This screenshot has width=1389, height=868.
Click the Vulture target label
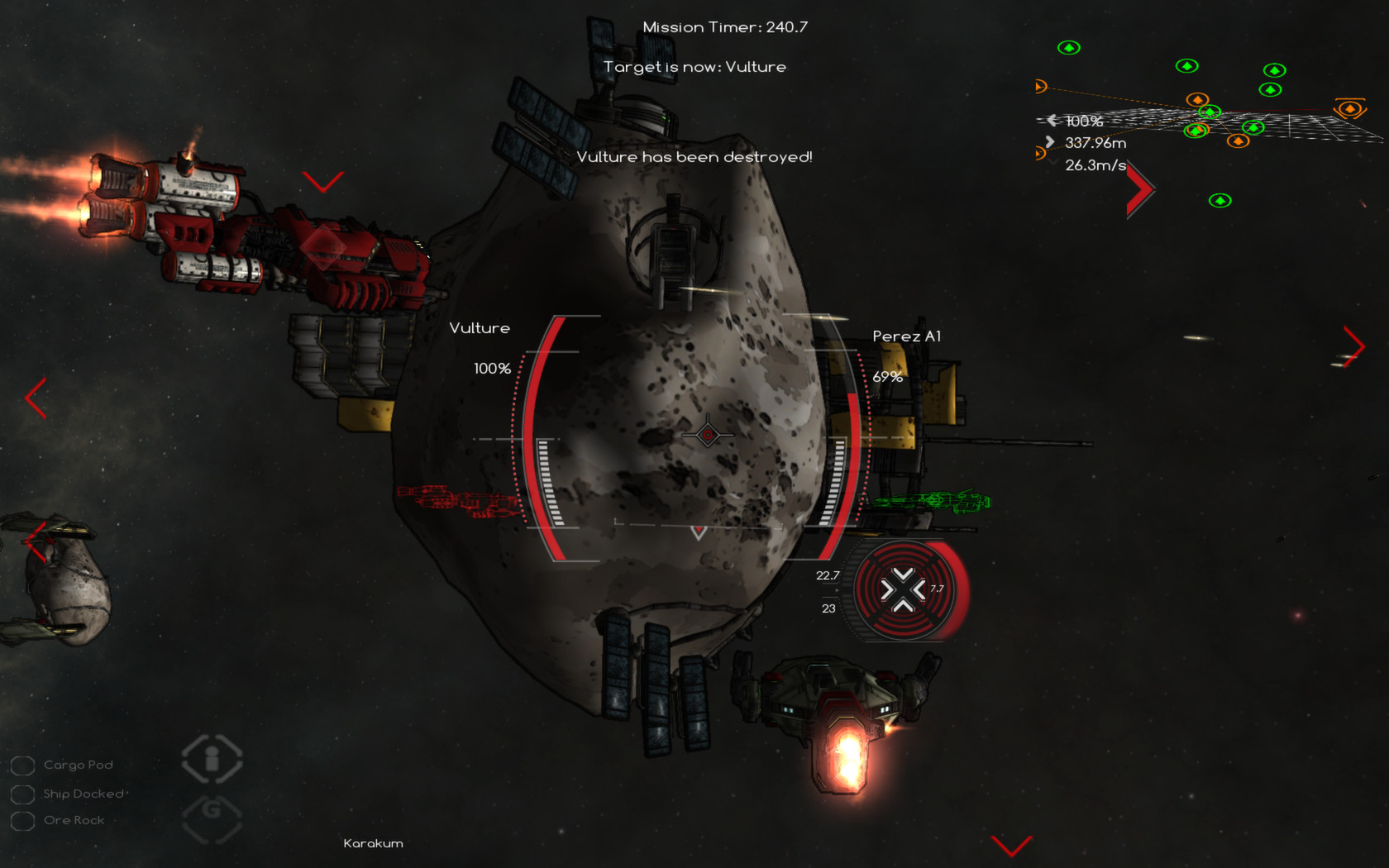tap(480, 327)
